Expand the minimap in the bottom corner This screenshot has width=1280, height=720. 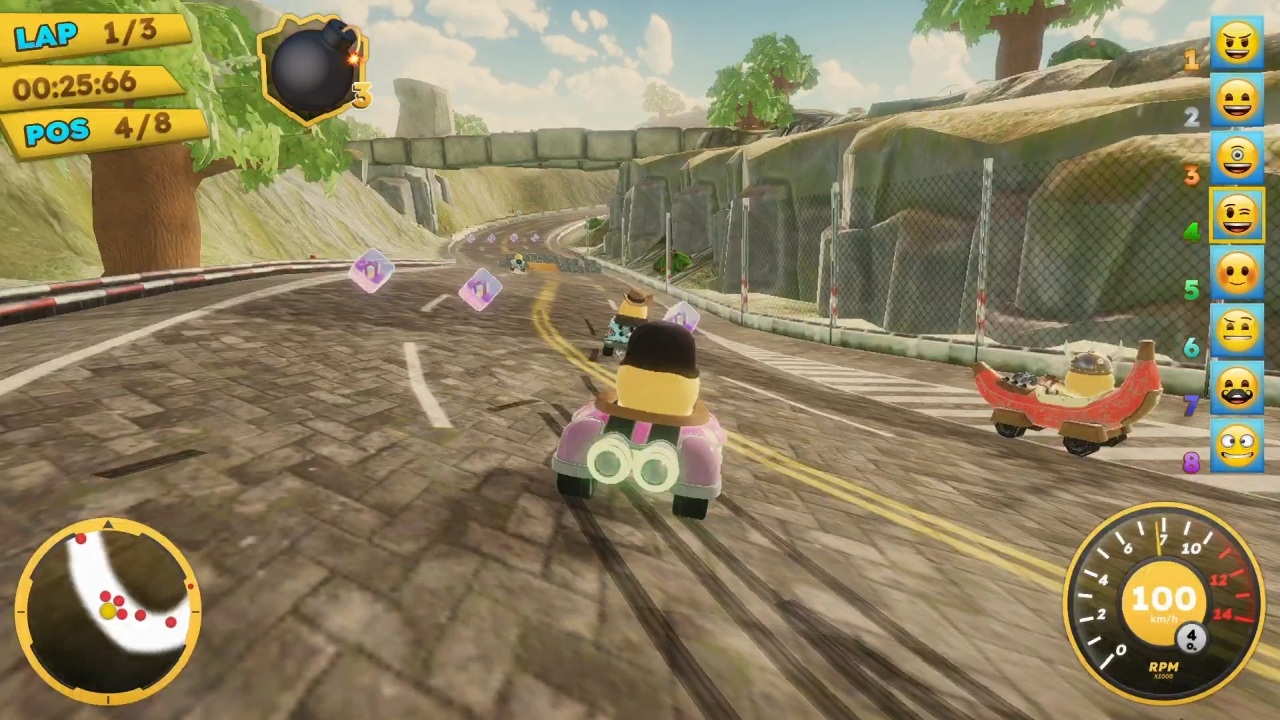click(107, 607)
